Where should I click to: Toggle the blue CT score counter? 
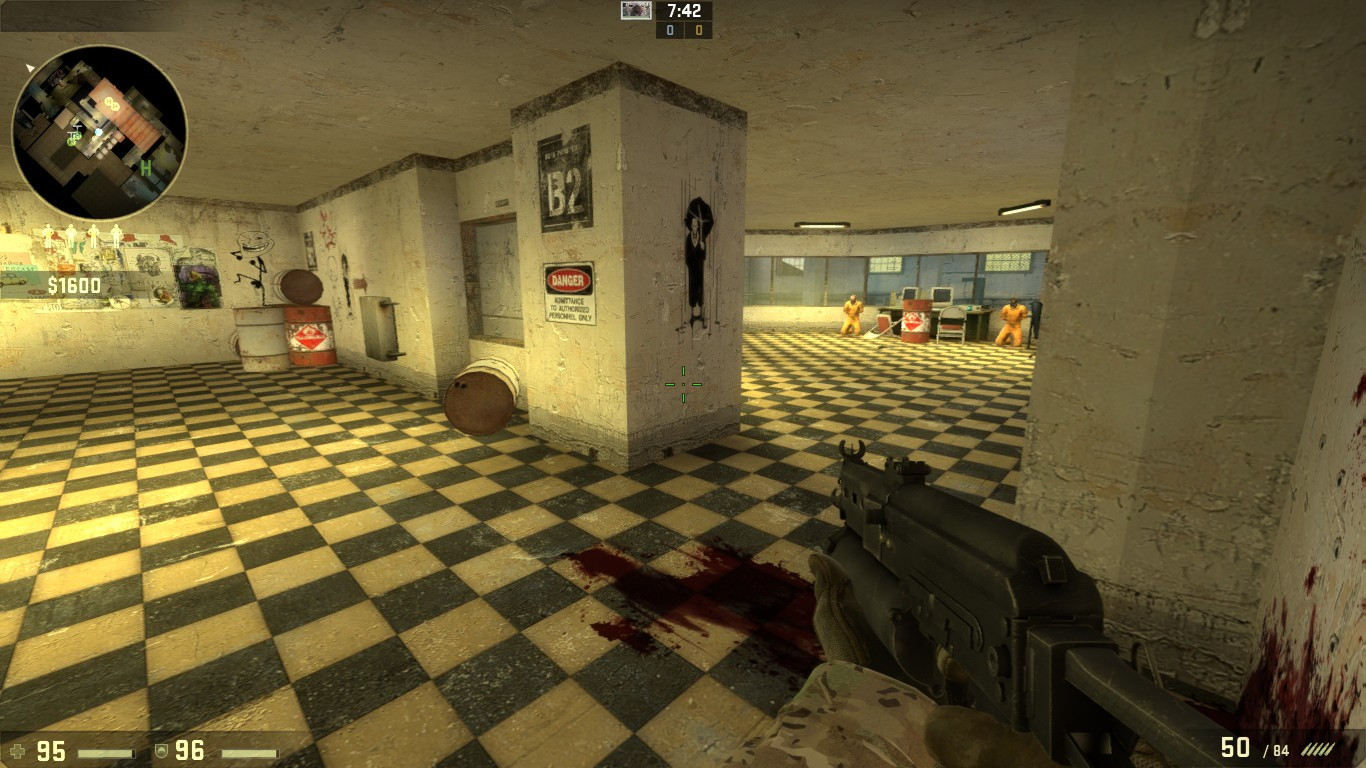coord(668,31)
